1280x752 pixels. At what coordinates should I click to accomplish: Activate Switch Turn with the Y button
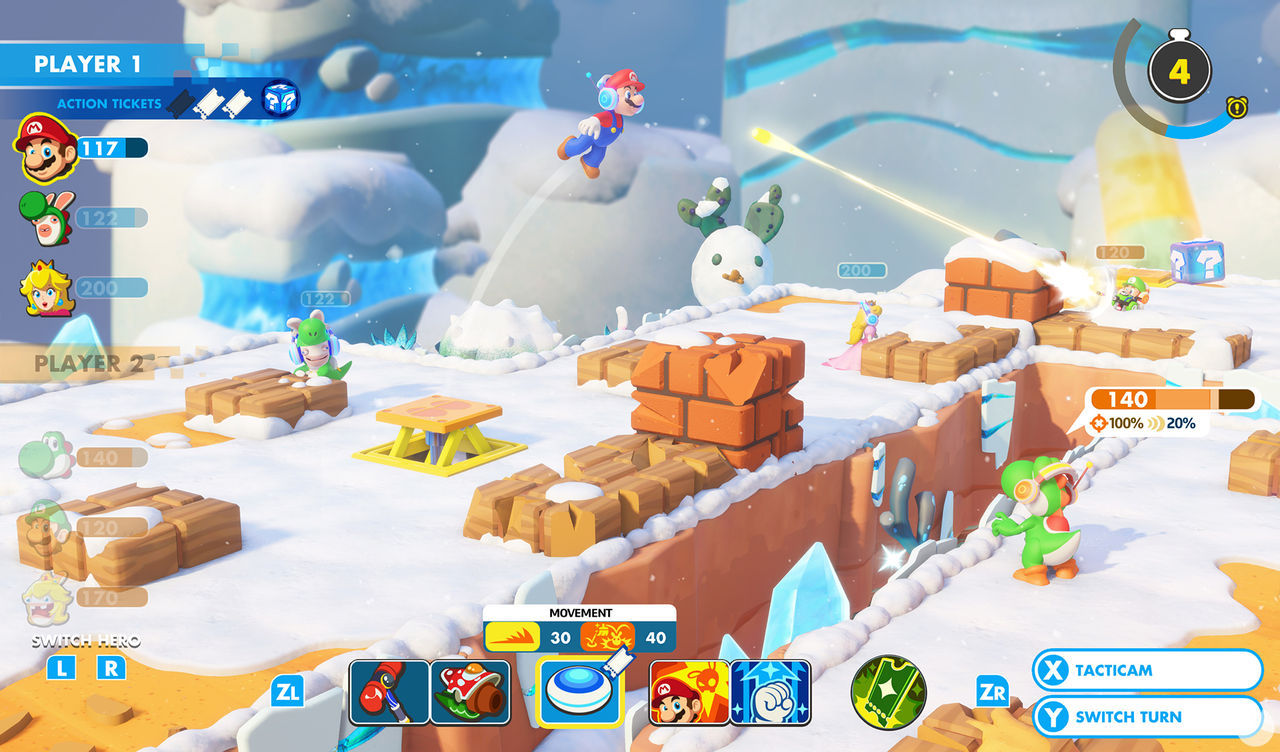pyautogui.click(x=1145, y=717)
